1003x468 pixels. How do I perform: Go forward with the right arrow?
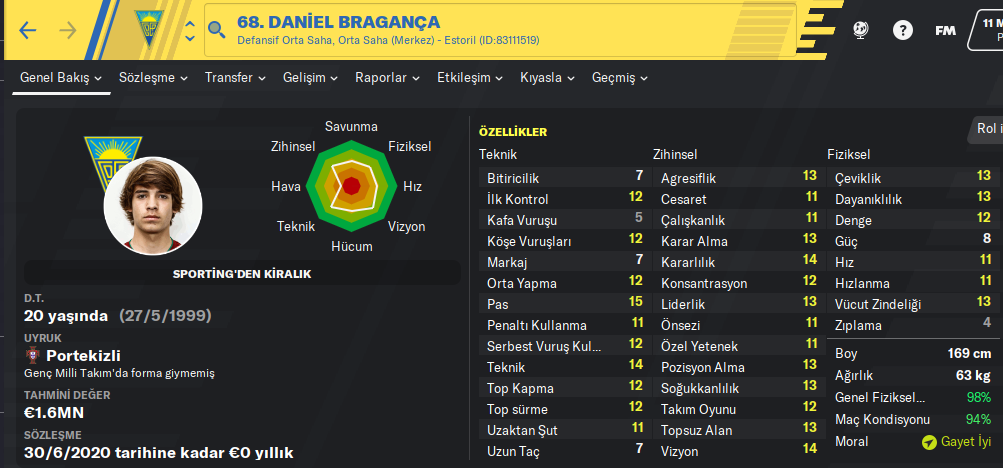(68, 30)
